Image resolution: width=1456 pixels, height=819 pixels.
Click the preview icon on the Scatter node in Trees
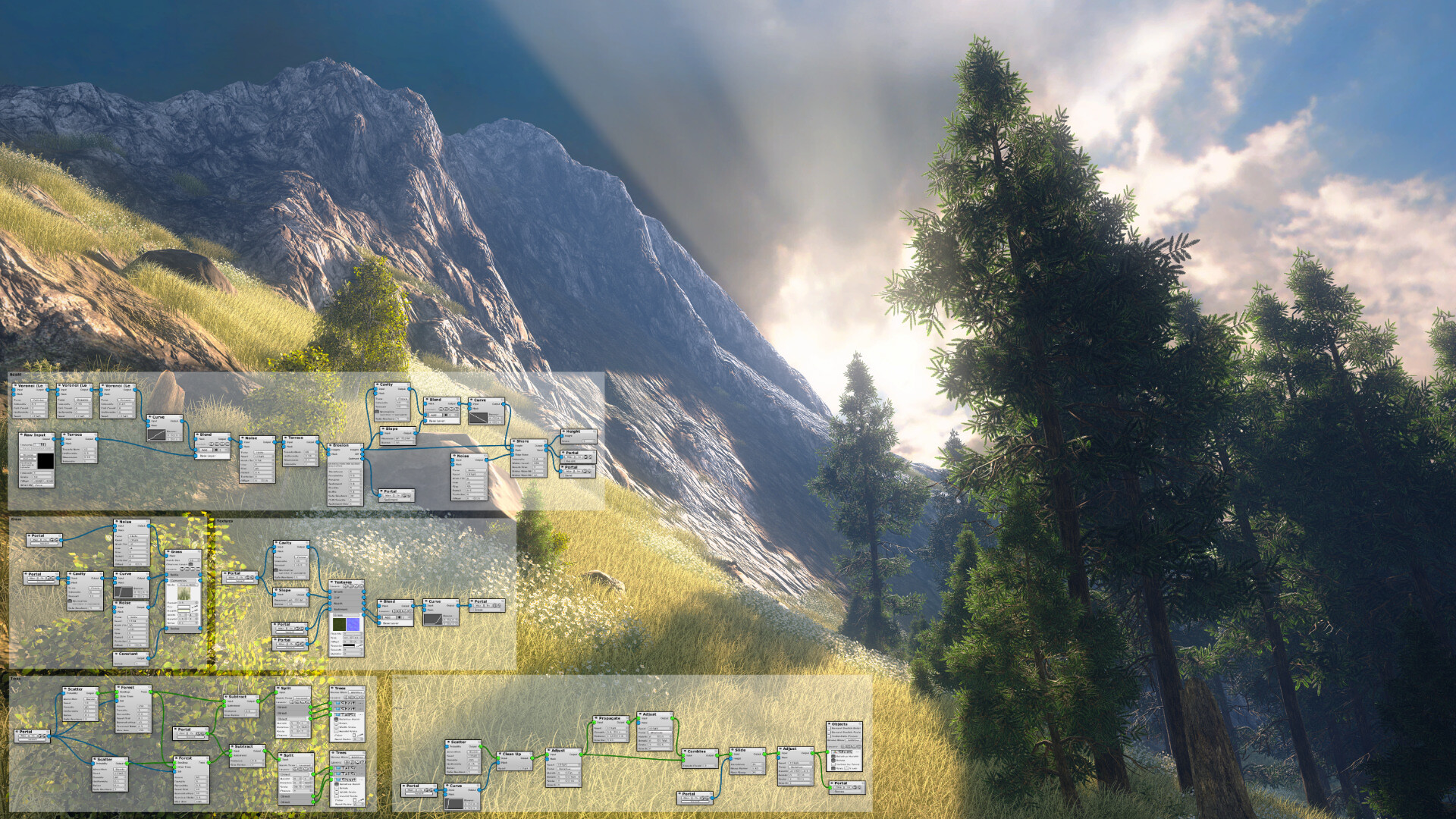(65, 689)
